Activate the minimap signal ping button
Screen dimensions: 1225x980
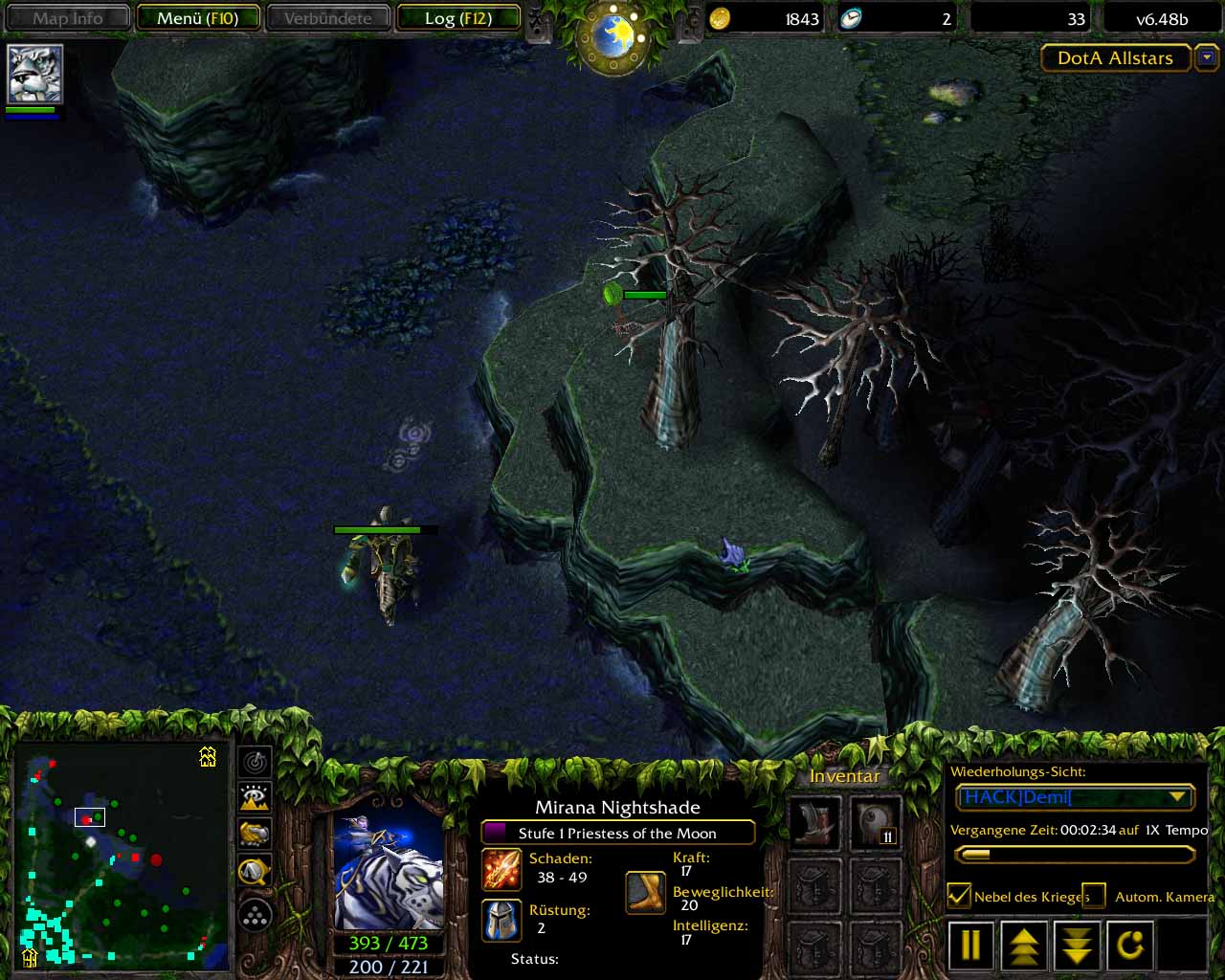click(255, 762)
